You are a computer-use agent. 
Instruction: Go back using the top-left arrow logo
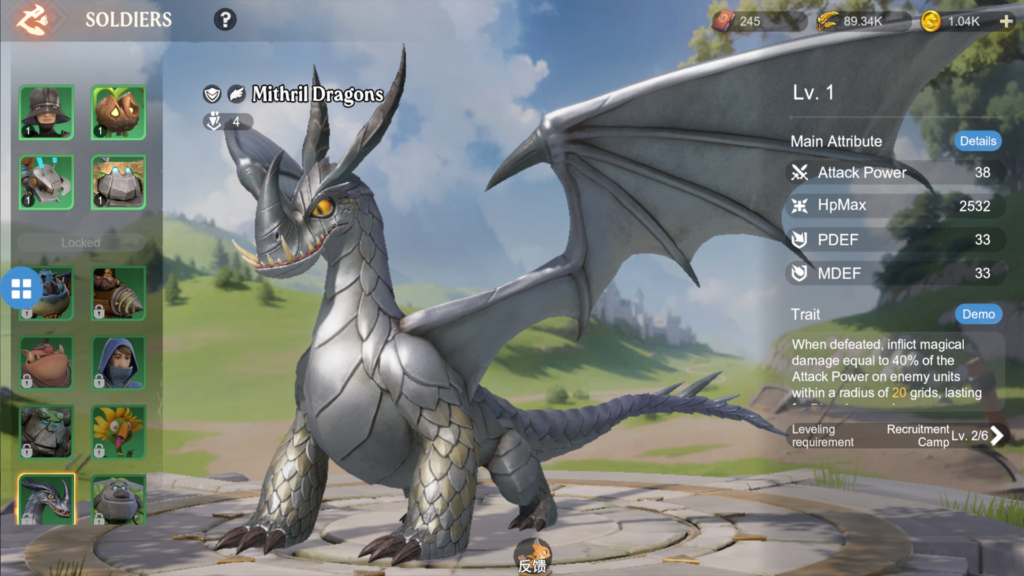coord(33,19)
